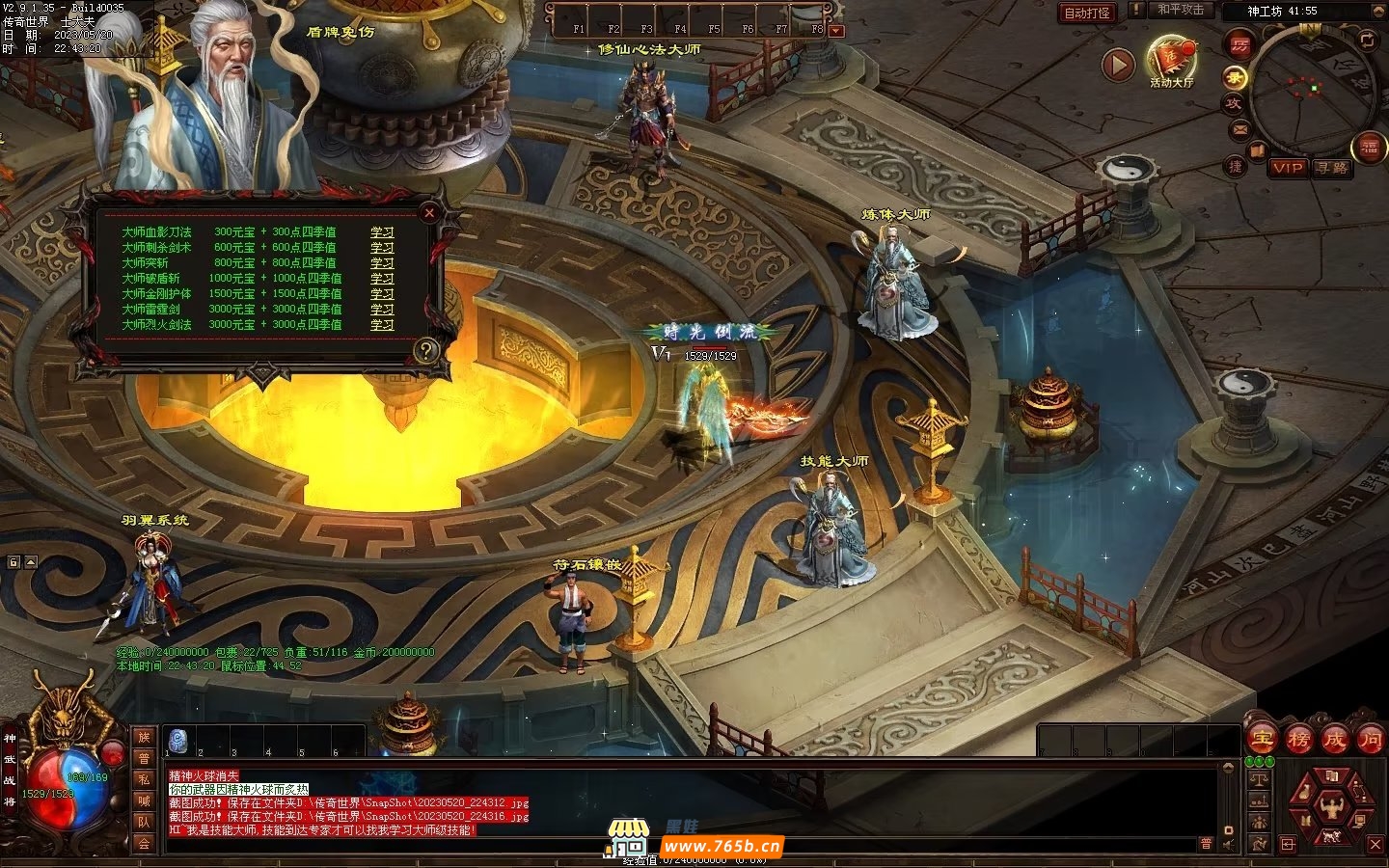
Task: Toggle the 自动打怪 auto-fight button
Action: pos(1087,13)
